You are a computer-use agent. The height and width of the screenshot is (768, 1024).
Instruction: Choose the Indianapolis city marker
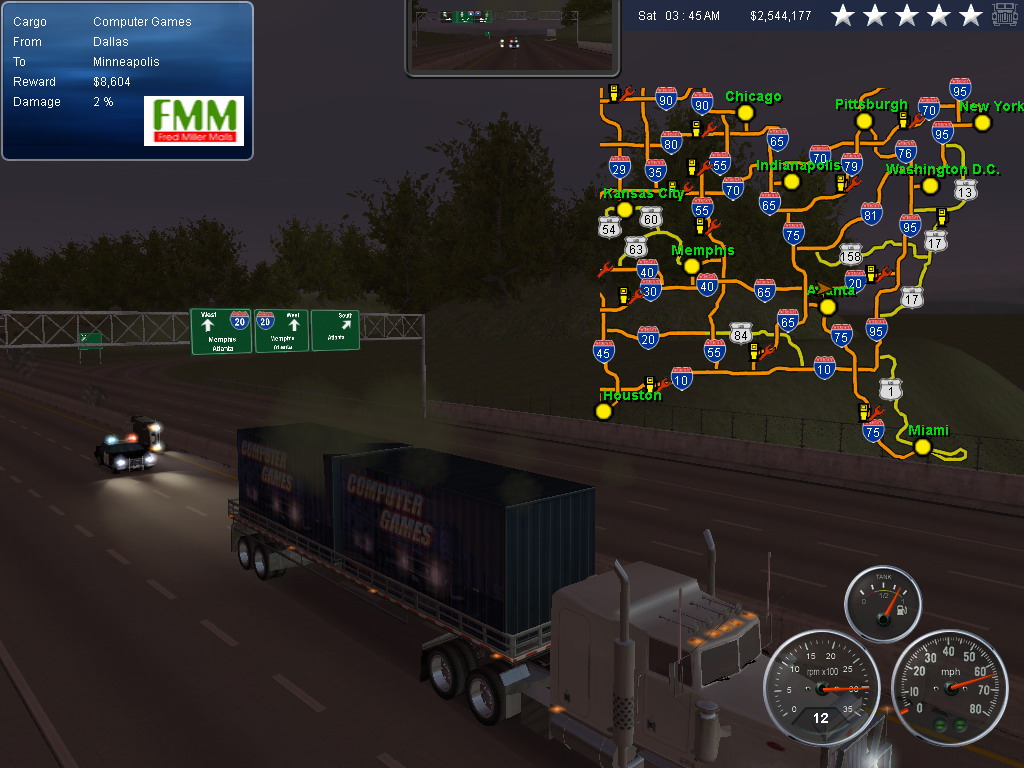tap(792, 181)
